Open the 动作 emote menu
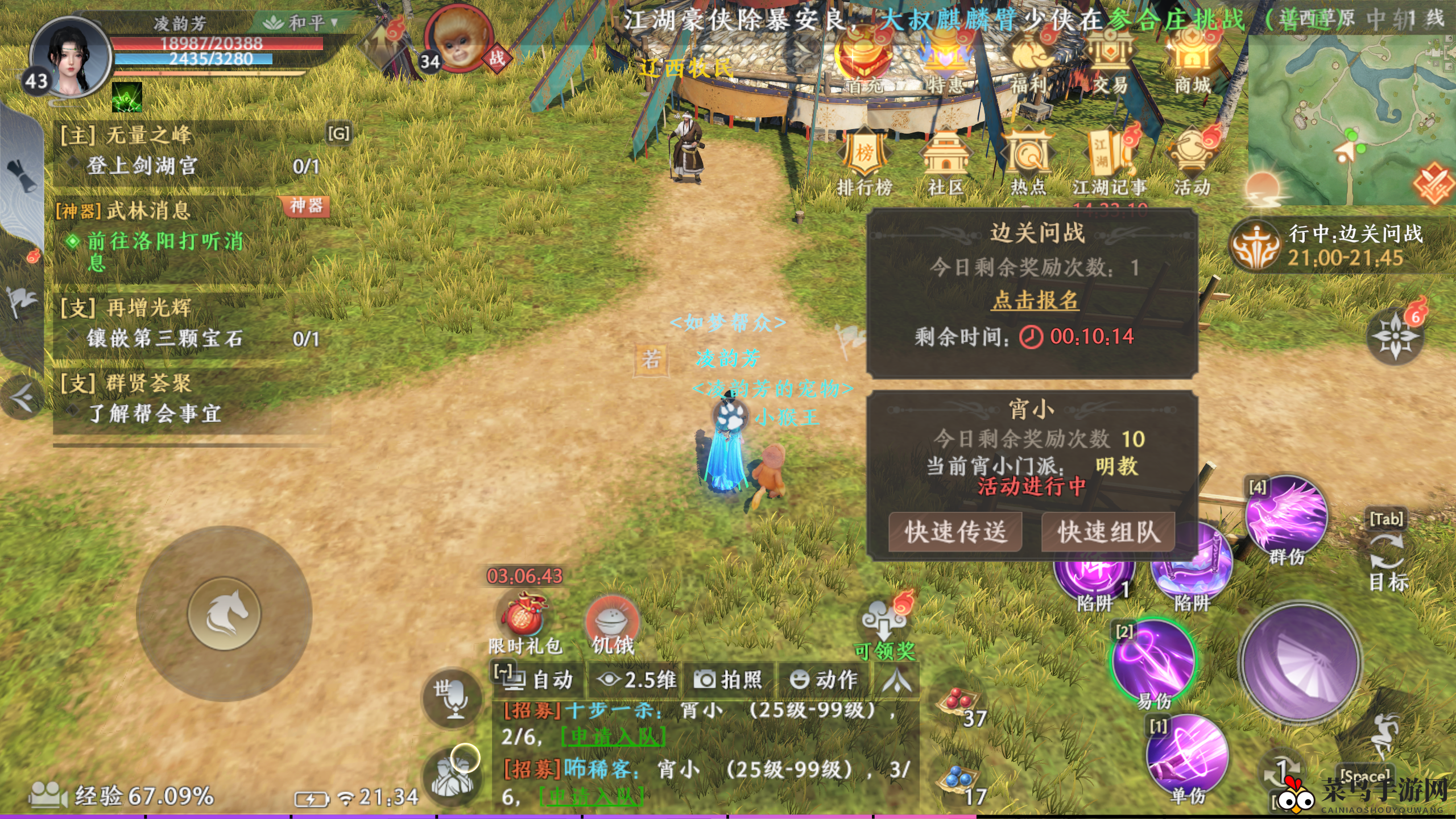The width and height of the screenshot is (1456, 819). tap(824, 680)
